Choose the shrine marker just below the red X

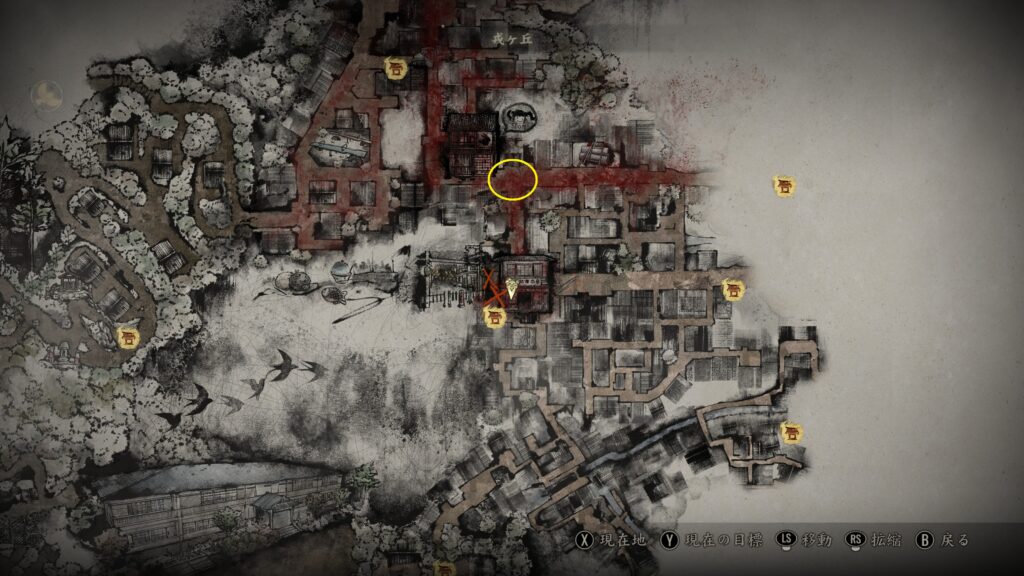493,317
